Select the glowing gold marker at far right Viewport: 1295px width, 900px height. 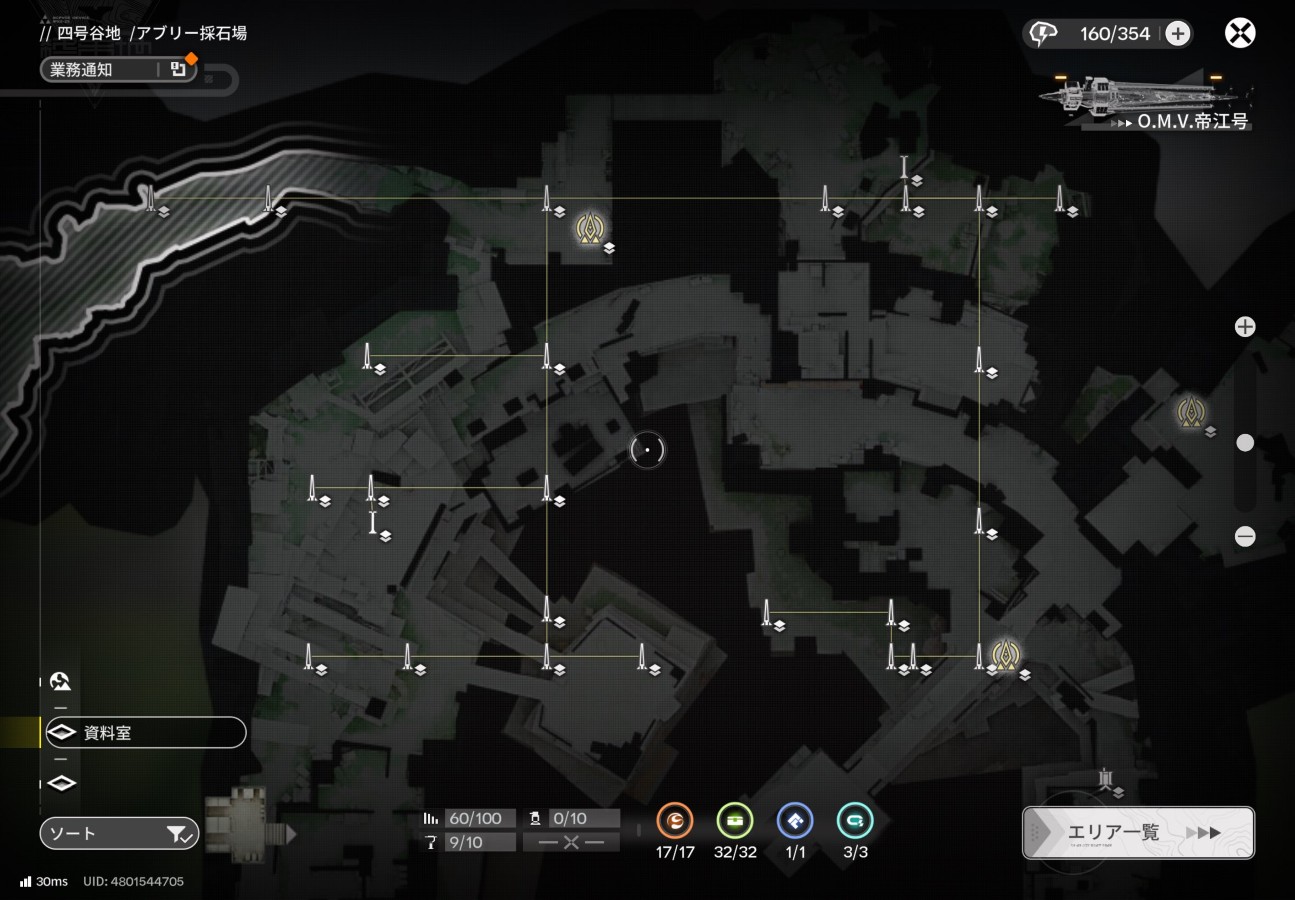point(1190,411)
